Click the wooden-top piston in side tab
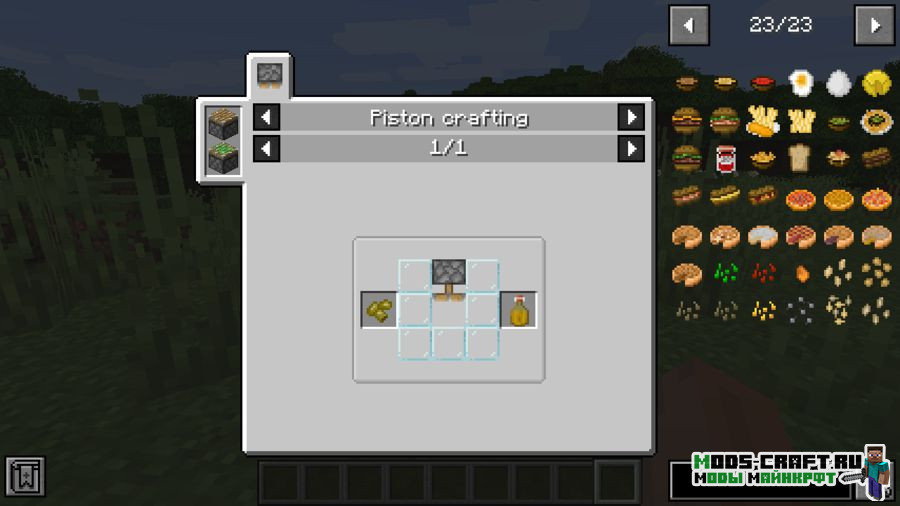900x506 pixels. [221, 124]
